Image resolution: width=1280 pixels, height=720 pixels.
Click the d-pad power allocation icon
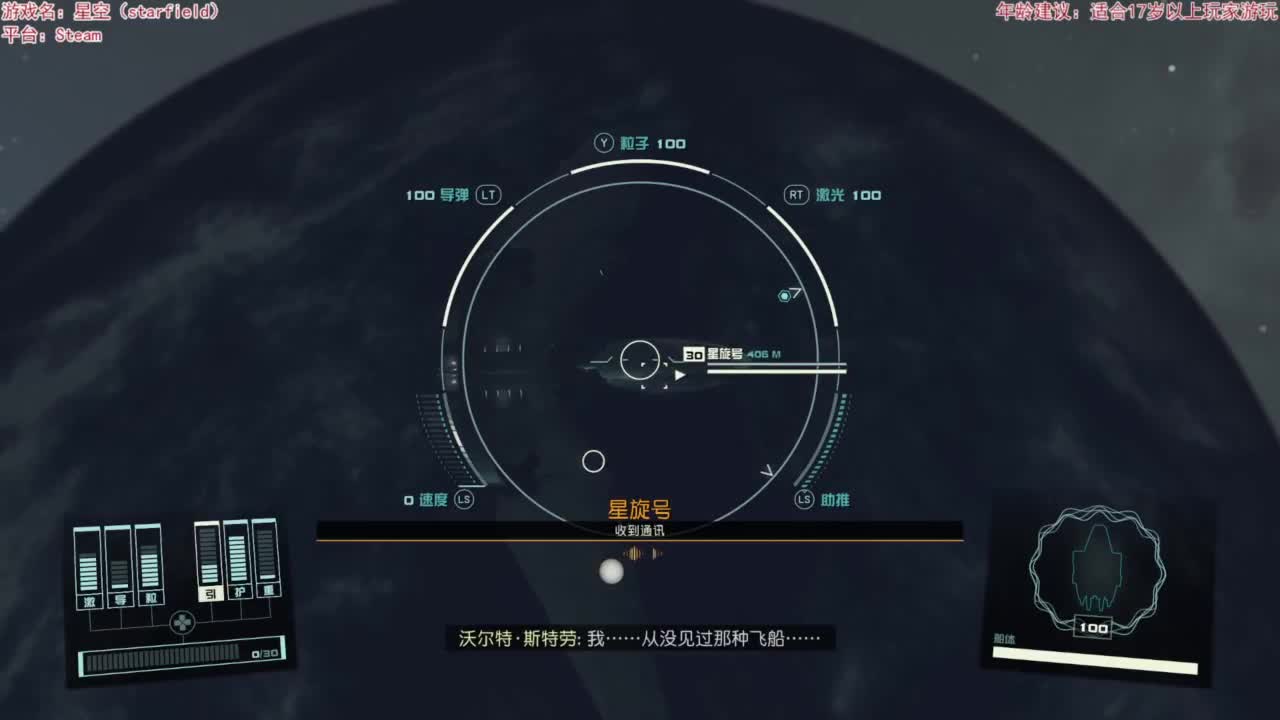click(182, 622)
